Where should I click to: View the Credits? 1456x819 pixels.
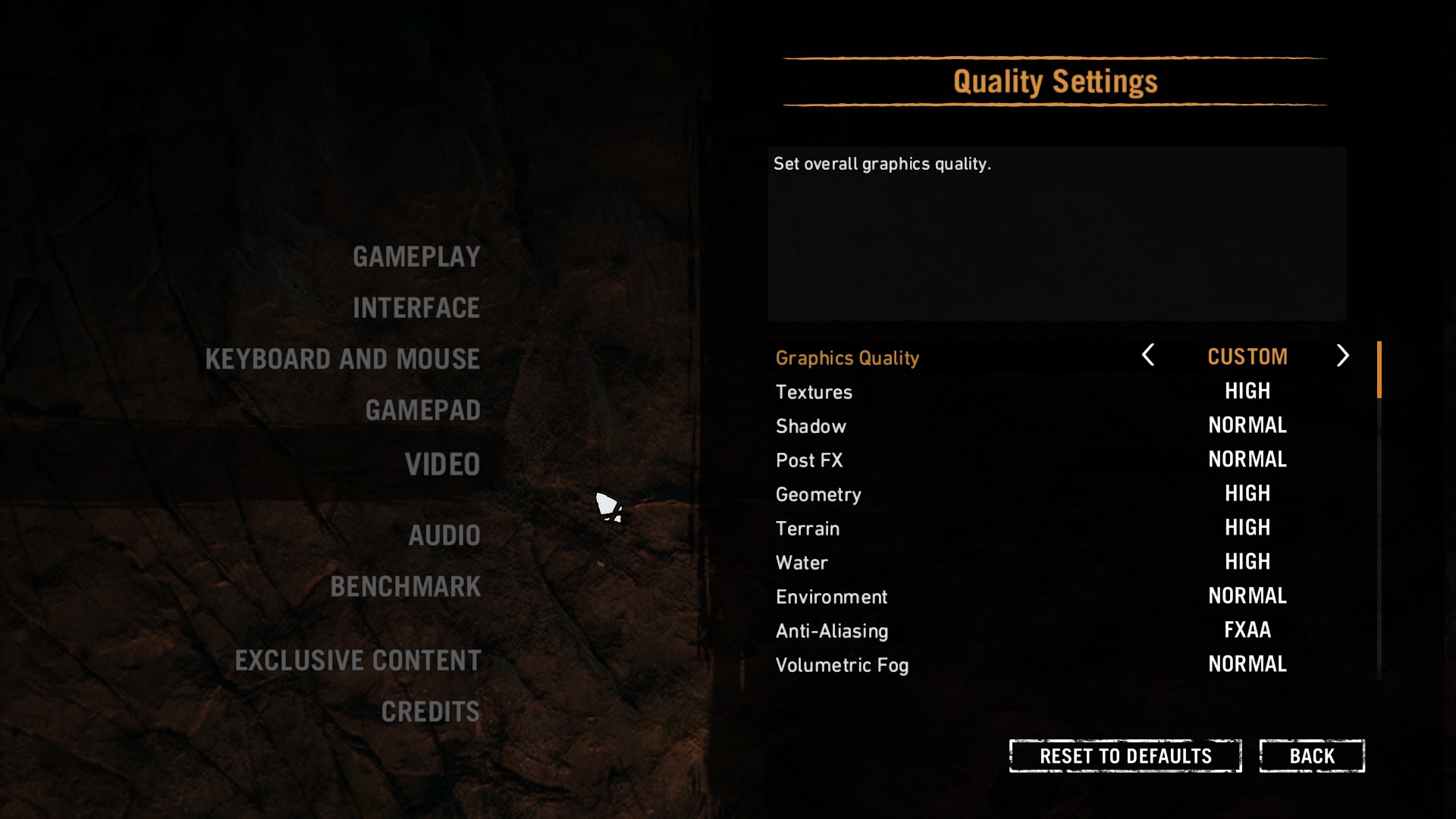[431, 712]
